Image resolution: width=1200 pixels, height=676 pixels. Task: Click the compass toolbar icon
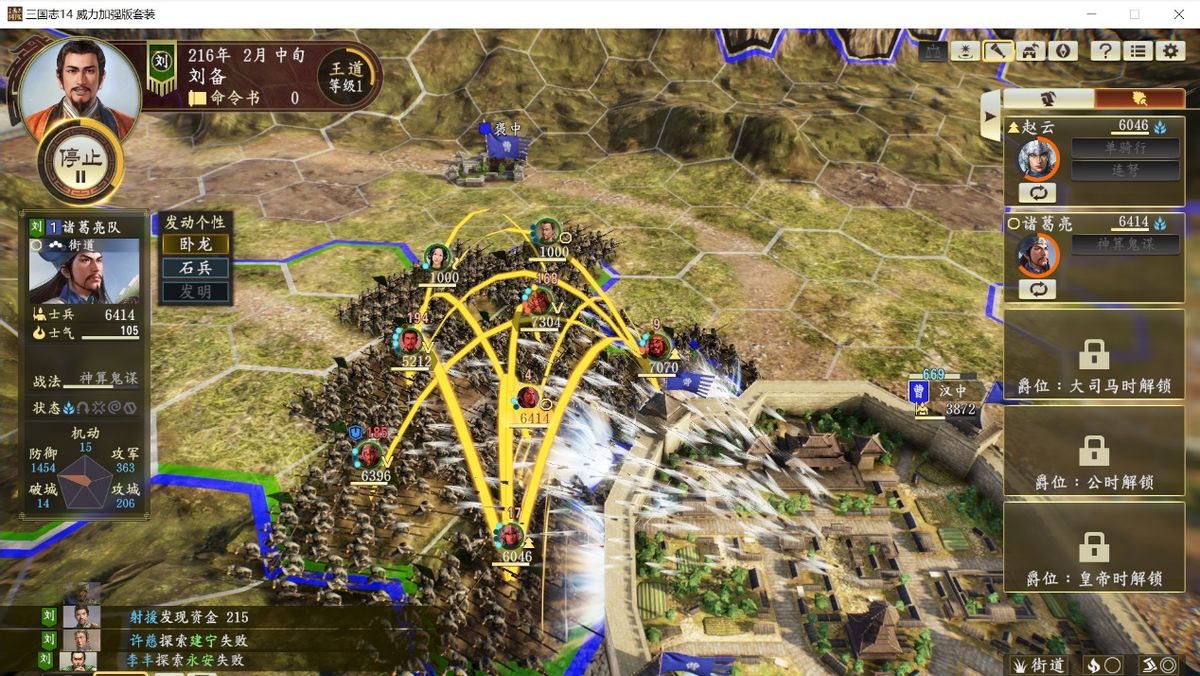pyautogui.click(x=1062, y=51)
